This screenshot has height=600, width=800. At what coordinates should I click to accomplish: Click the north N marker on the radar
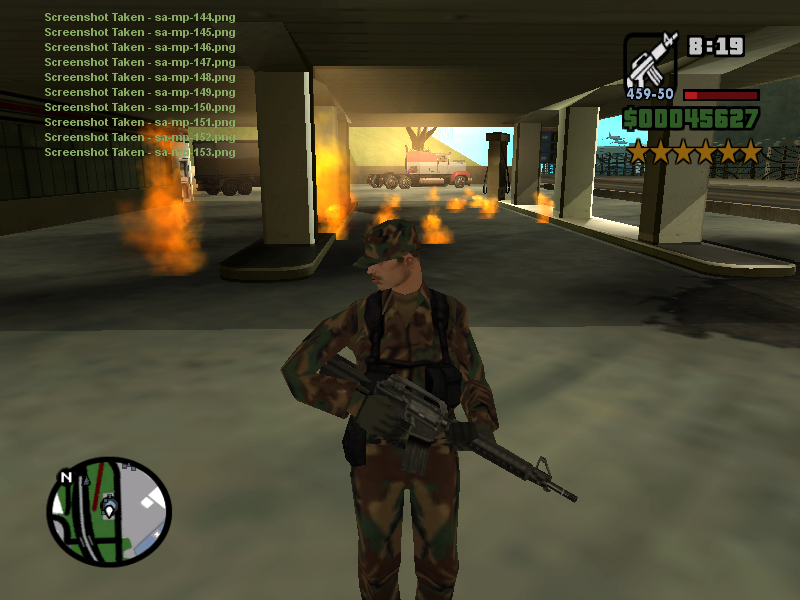(66, 477)
